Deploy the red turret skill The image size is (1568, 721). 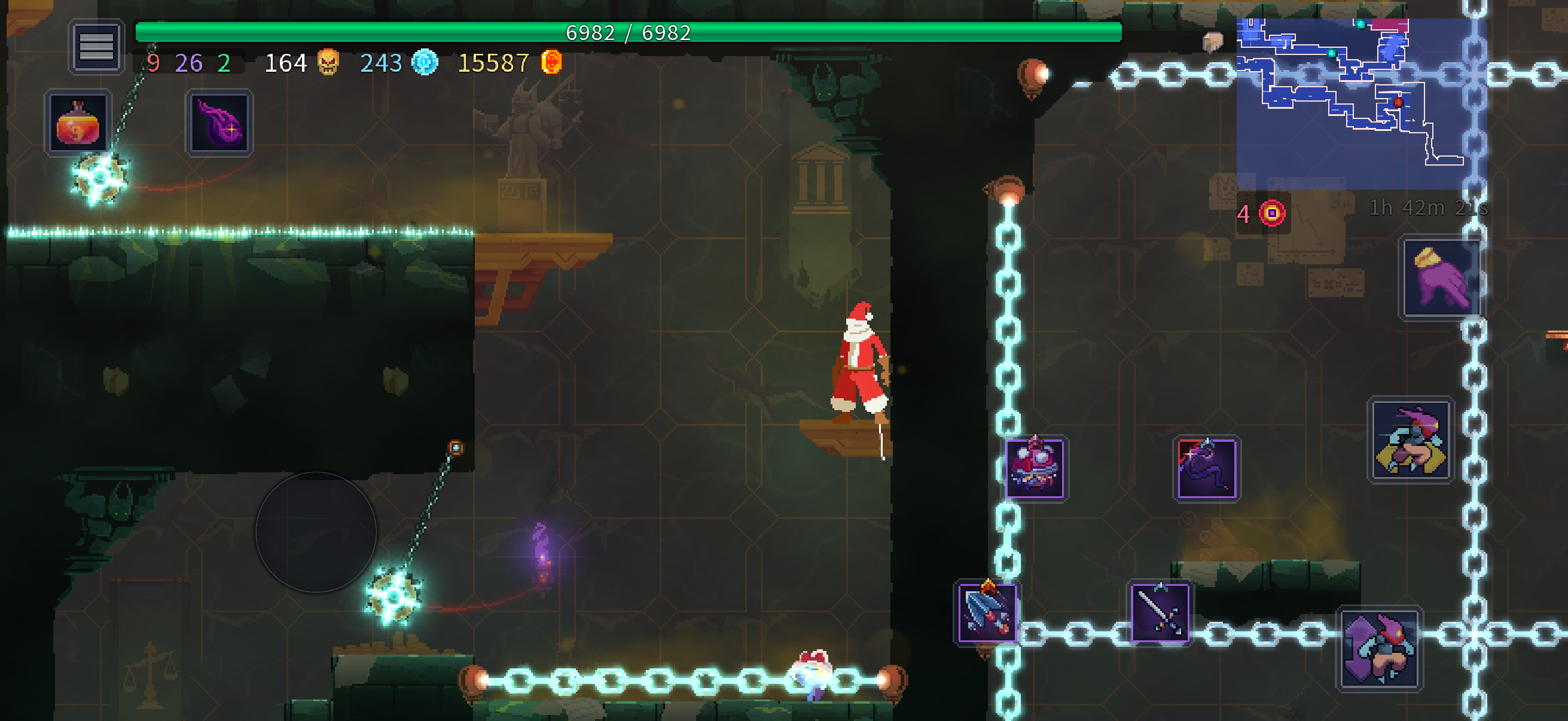pos(1035,469)
